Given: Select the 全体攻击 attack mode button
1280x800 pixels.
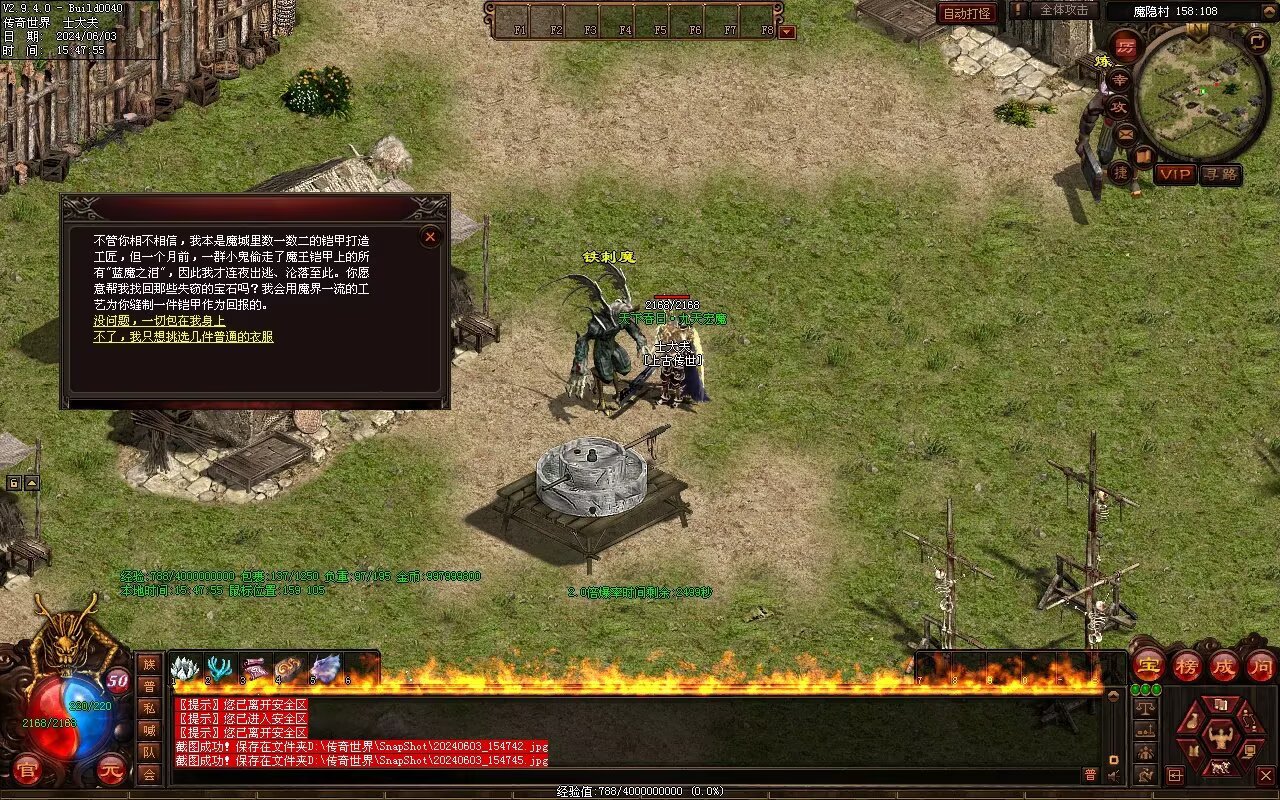Looking at the screenshot, I should (x=1064, y=10).
